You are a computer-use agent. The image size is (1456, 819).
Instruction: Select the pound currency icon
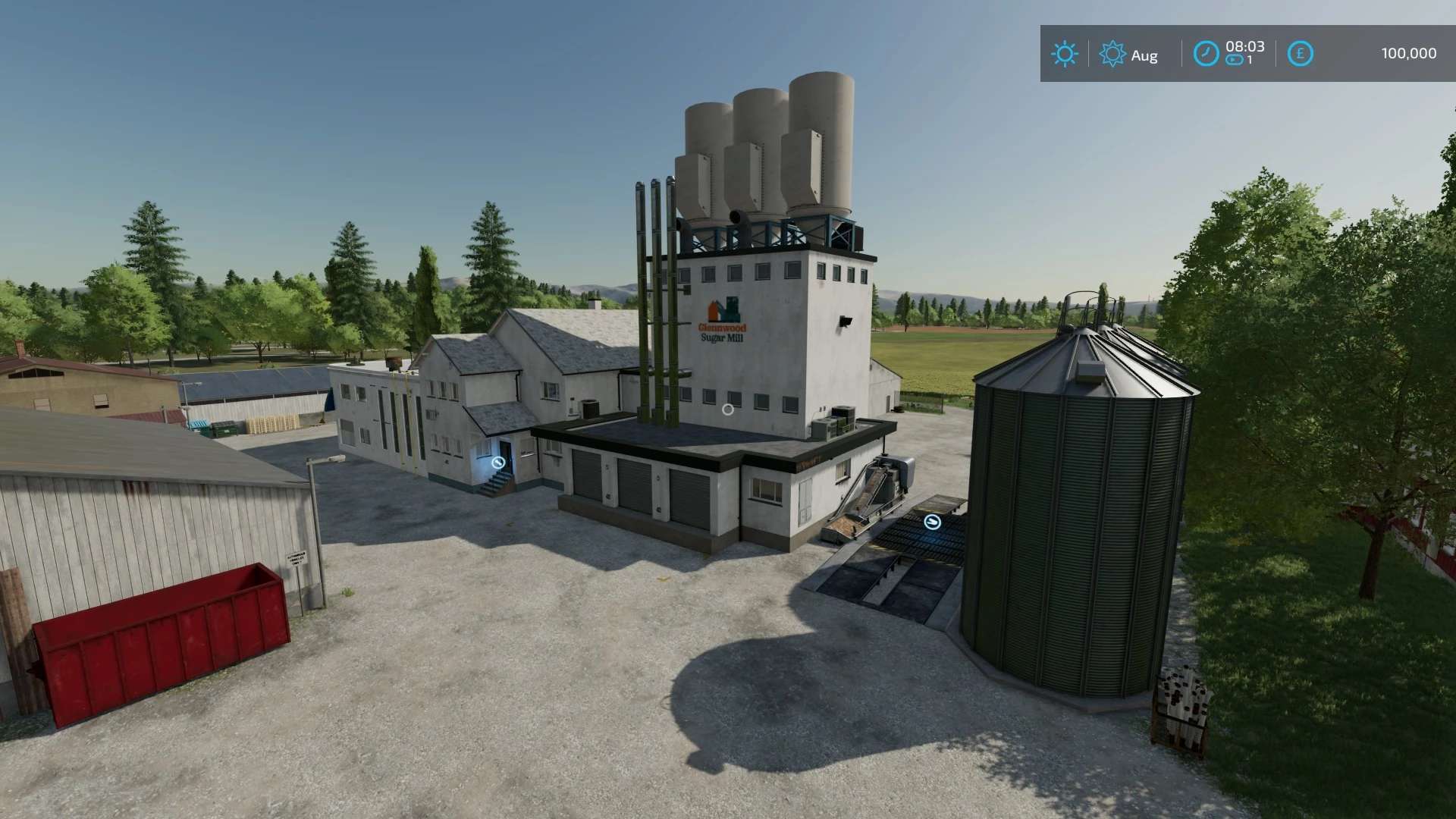click(1300, 54)
